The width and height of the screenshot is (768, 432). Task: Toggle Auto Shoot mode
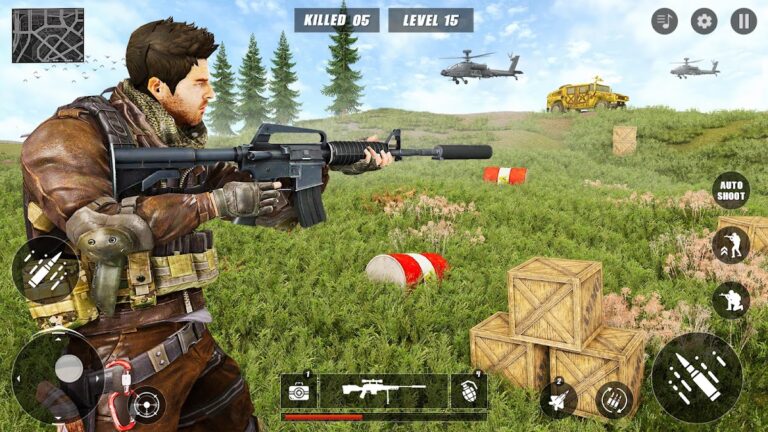[730, 190]
